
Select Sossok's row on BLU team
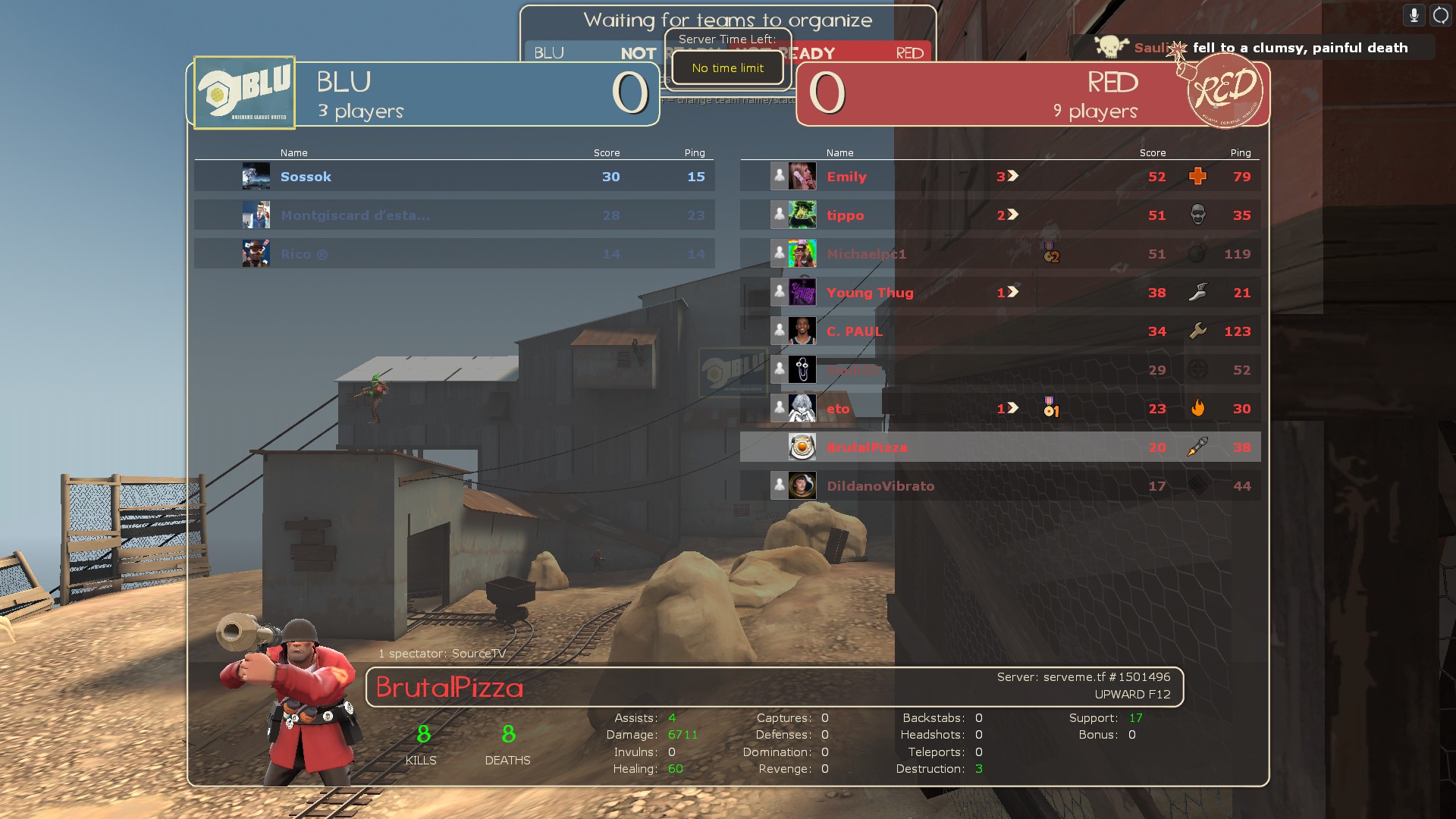(x=455, y=177)
